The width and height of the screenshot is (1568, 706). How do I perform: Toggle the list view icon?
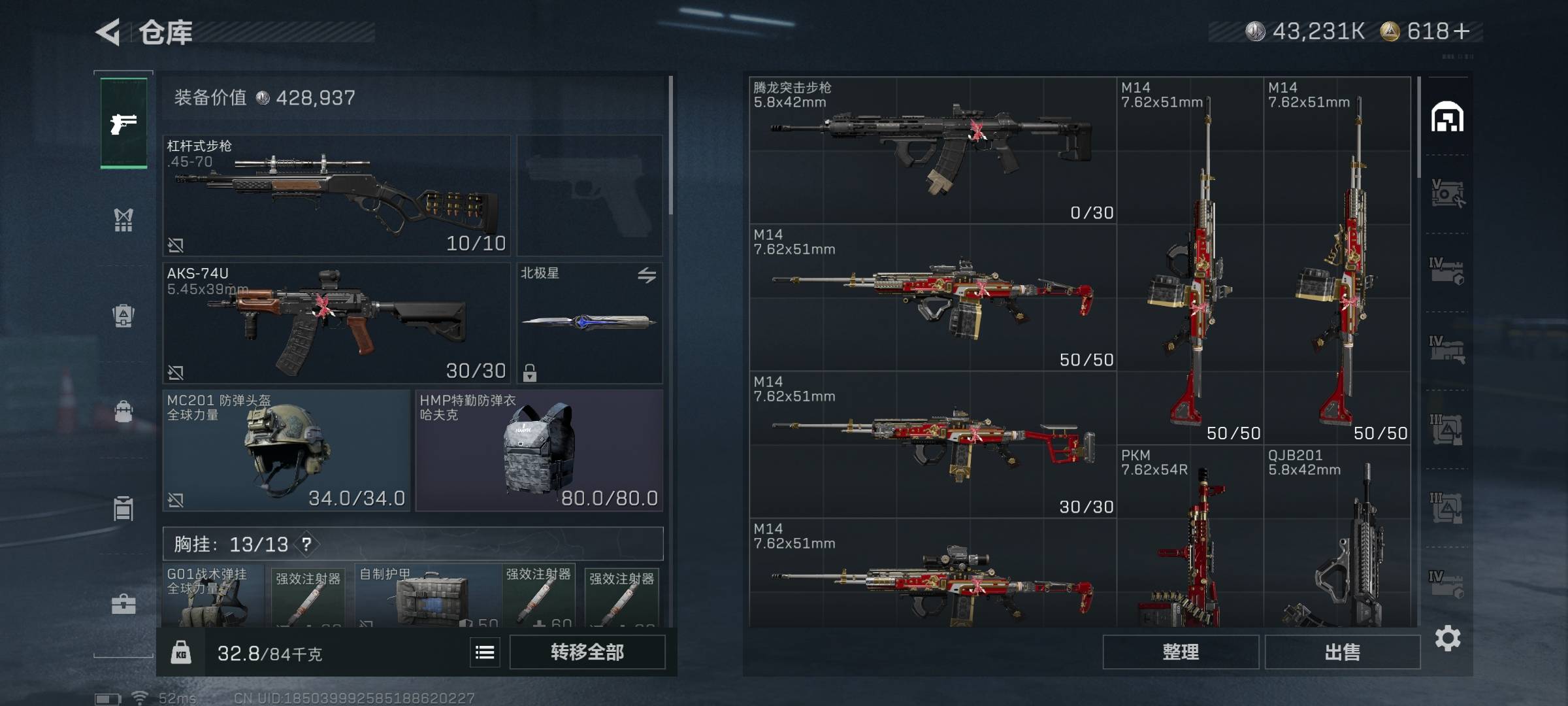click(485, 652)
